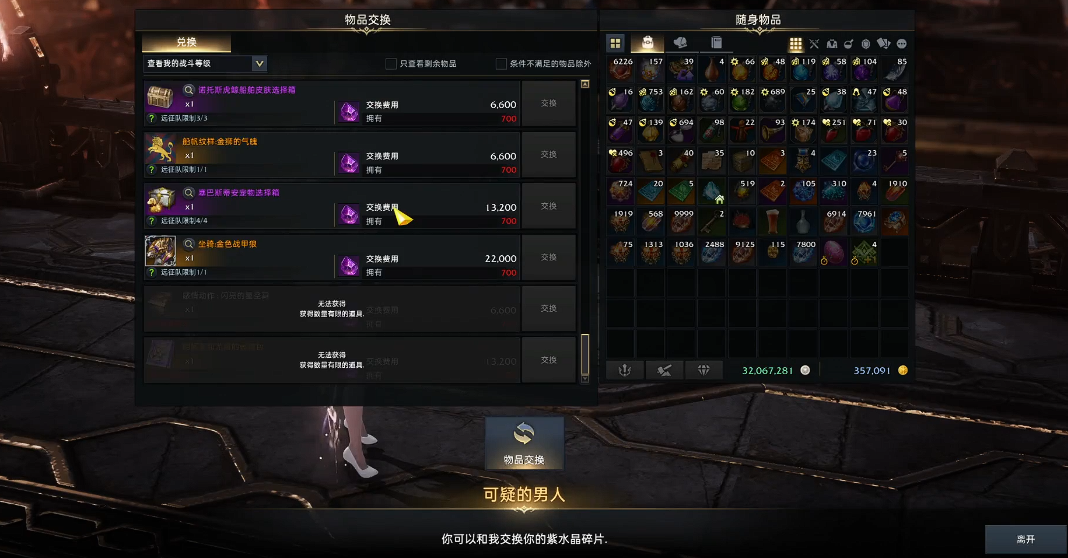This screenshot has width=1068, height=558.
Task: Select the beer mug item in inventory
Action: point(773,220)
